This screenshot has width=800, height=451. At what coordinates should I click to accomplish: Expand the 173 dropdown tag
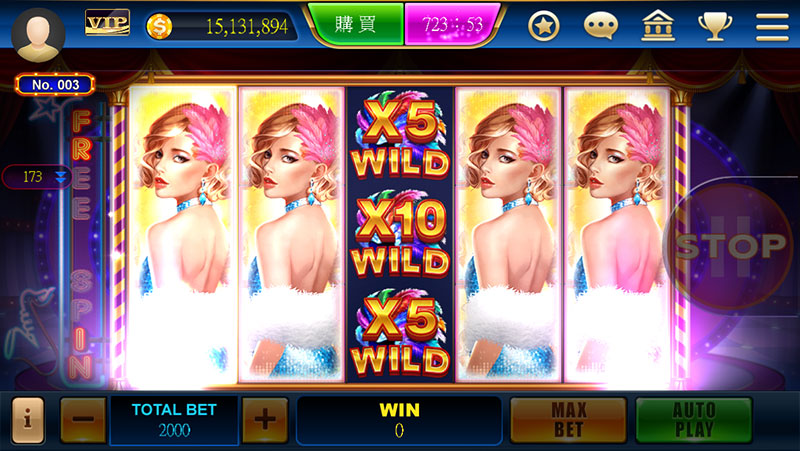point(40,177)
